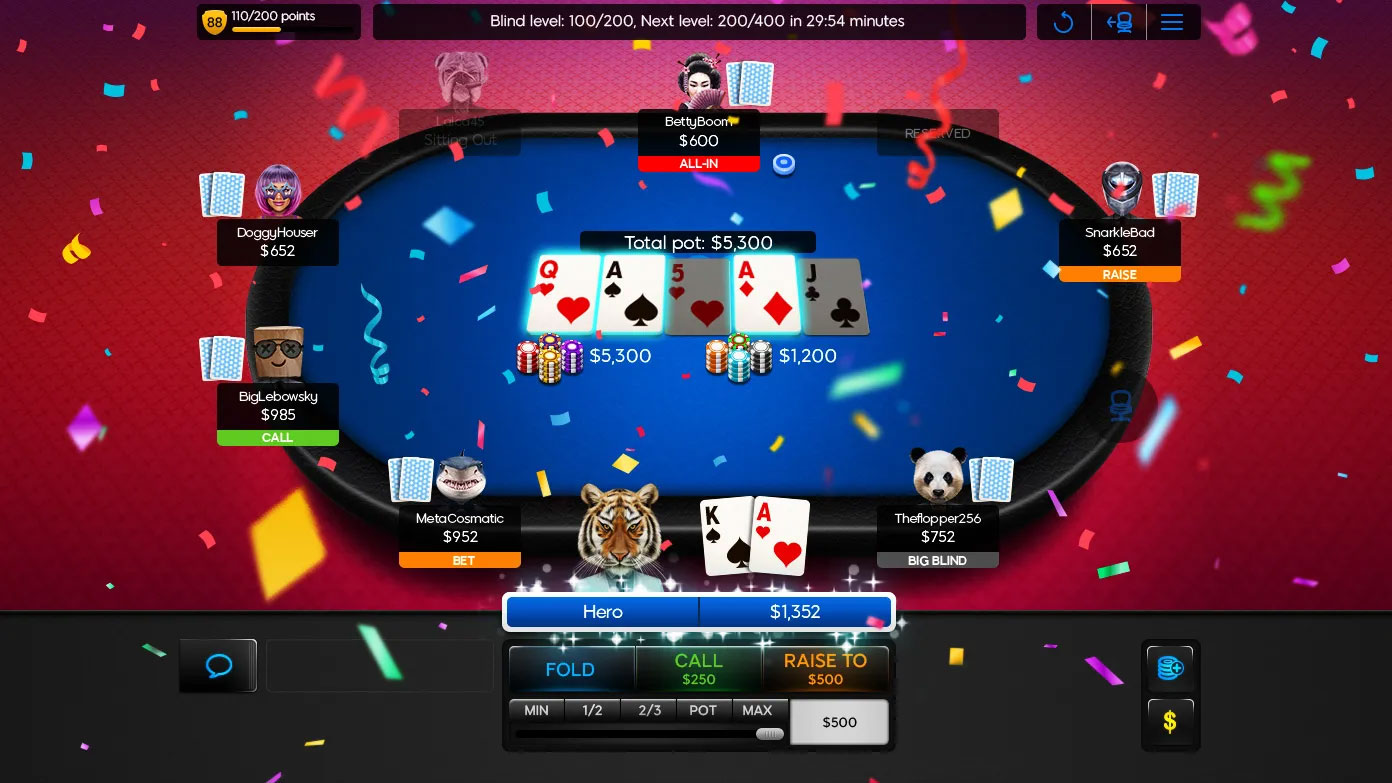1392x783 pixels.
Task: Choose the 2/3 pot bet size
Action: click(x=649, y=710)
